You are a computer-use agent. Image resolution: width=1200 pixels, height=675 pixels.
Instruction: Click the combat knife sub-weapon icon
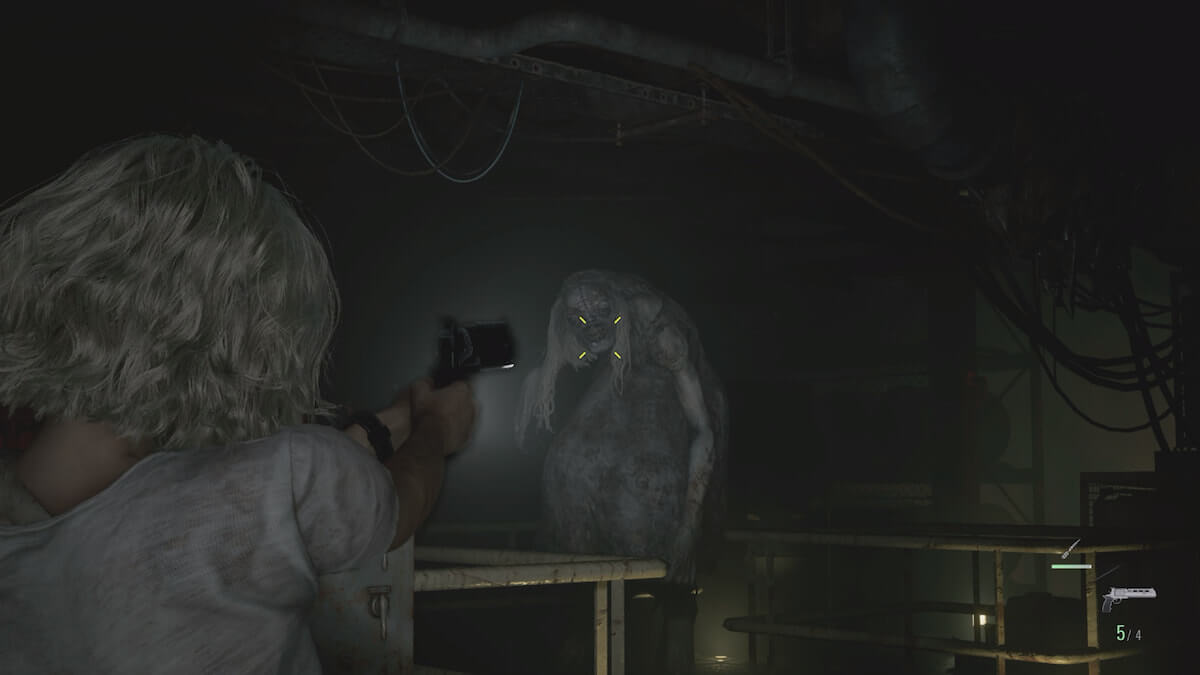pyautogui.click(x=1073, y=547)
